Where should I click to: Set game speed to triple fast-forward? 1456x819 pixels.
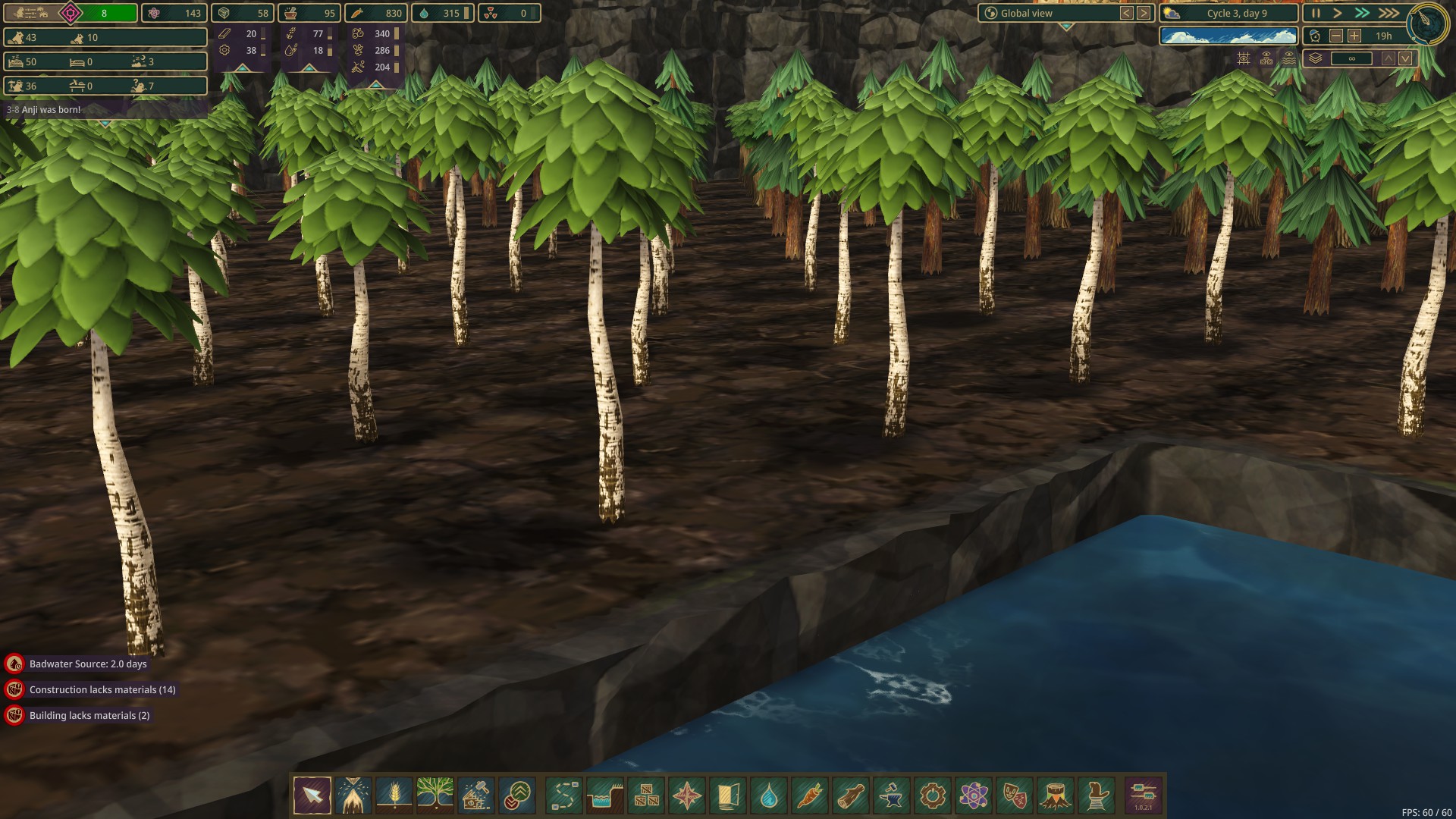[x=1389, y=13]
